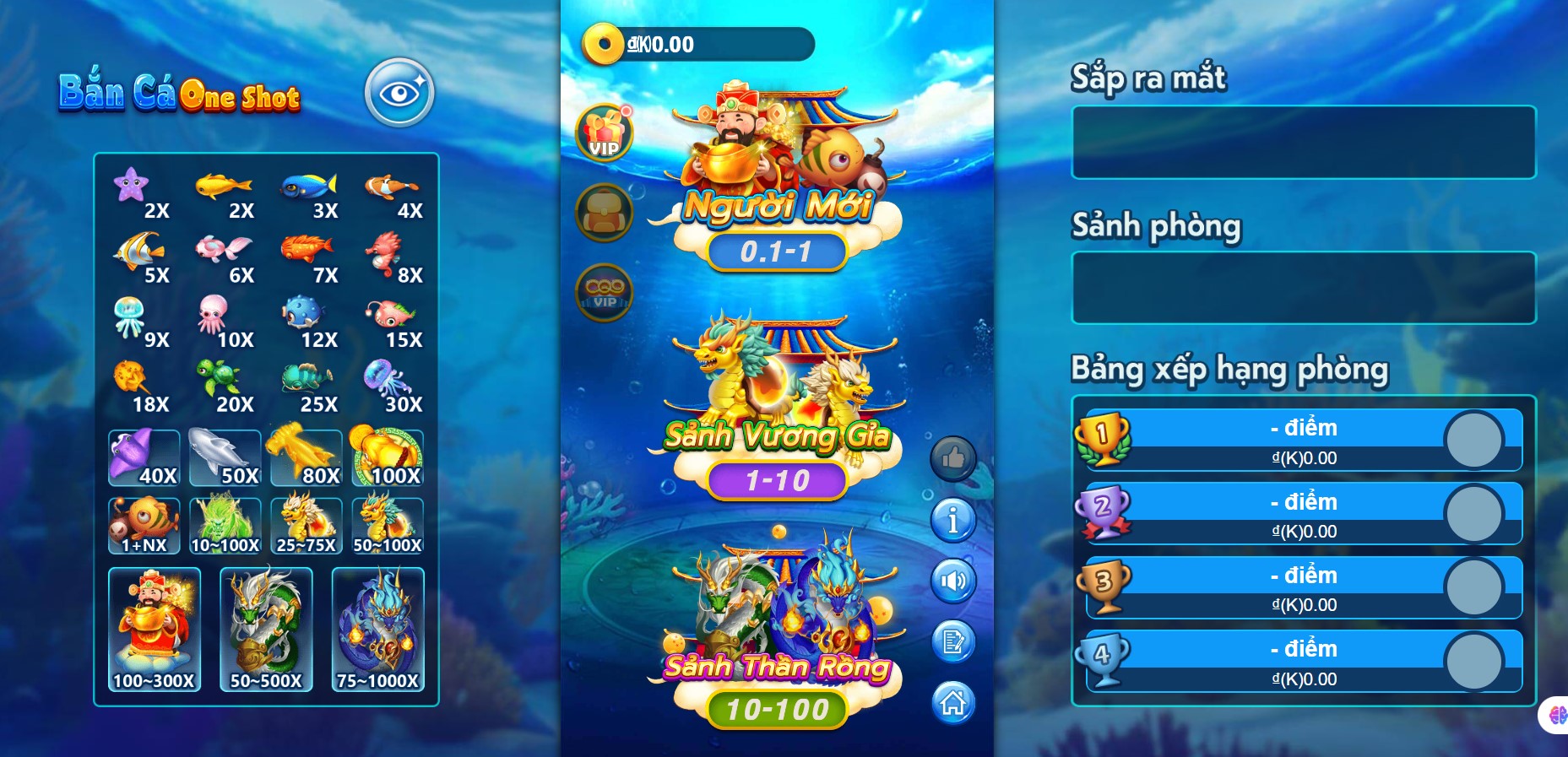Viewport: 1568px width, 757px height.
Task: Return to lobby via home icon
Action: pyautogui.click(x=953, y=703)
